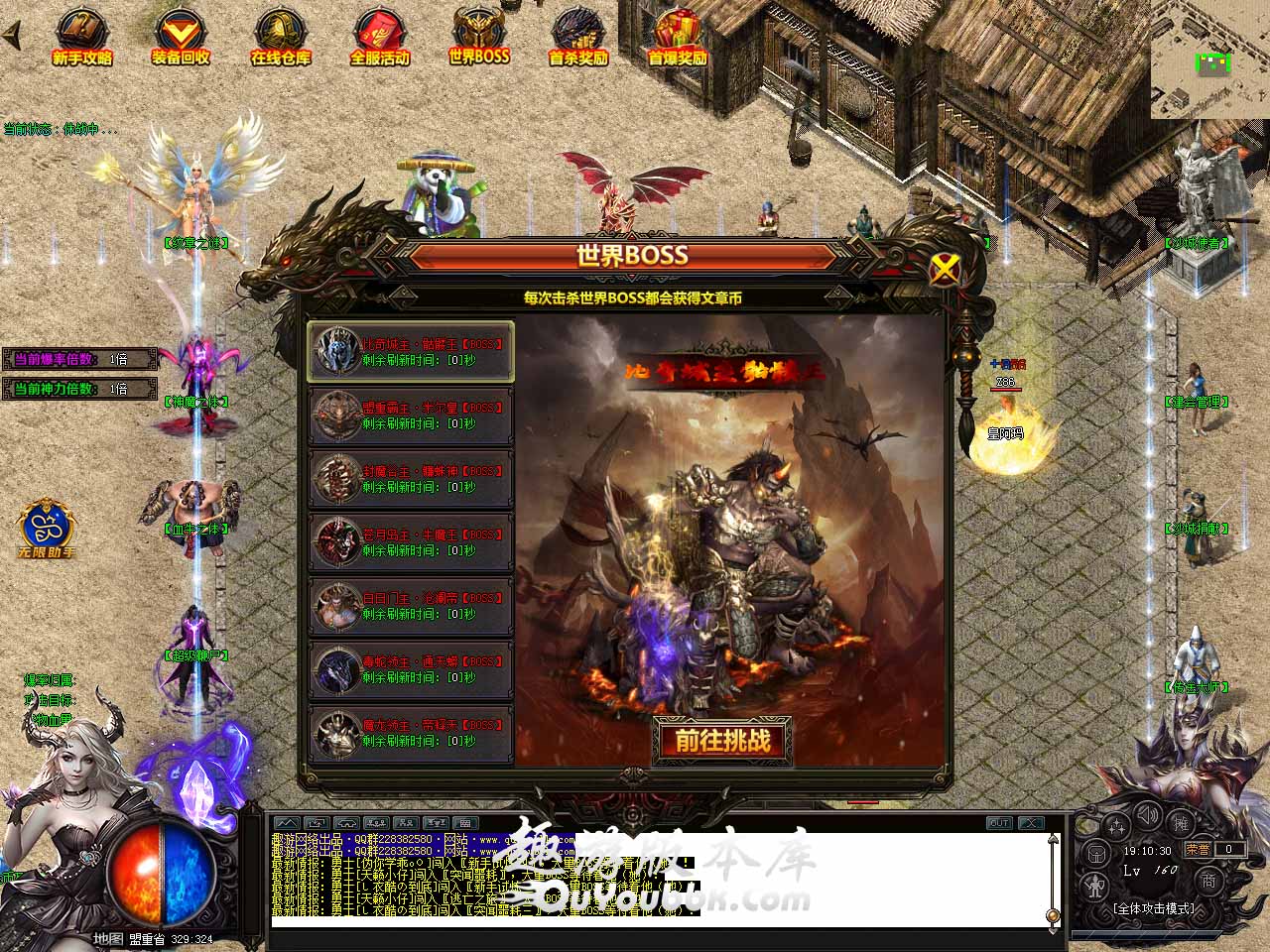
Task: Pick boss 毒蛇领主·通天蟒 row
Action: (411, 669)
